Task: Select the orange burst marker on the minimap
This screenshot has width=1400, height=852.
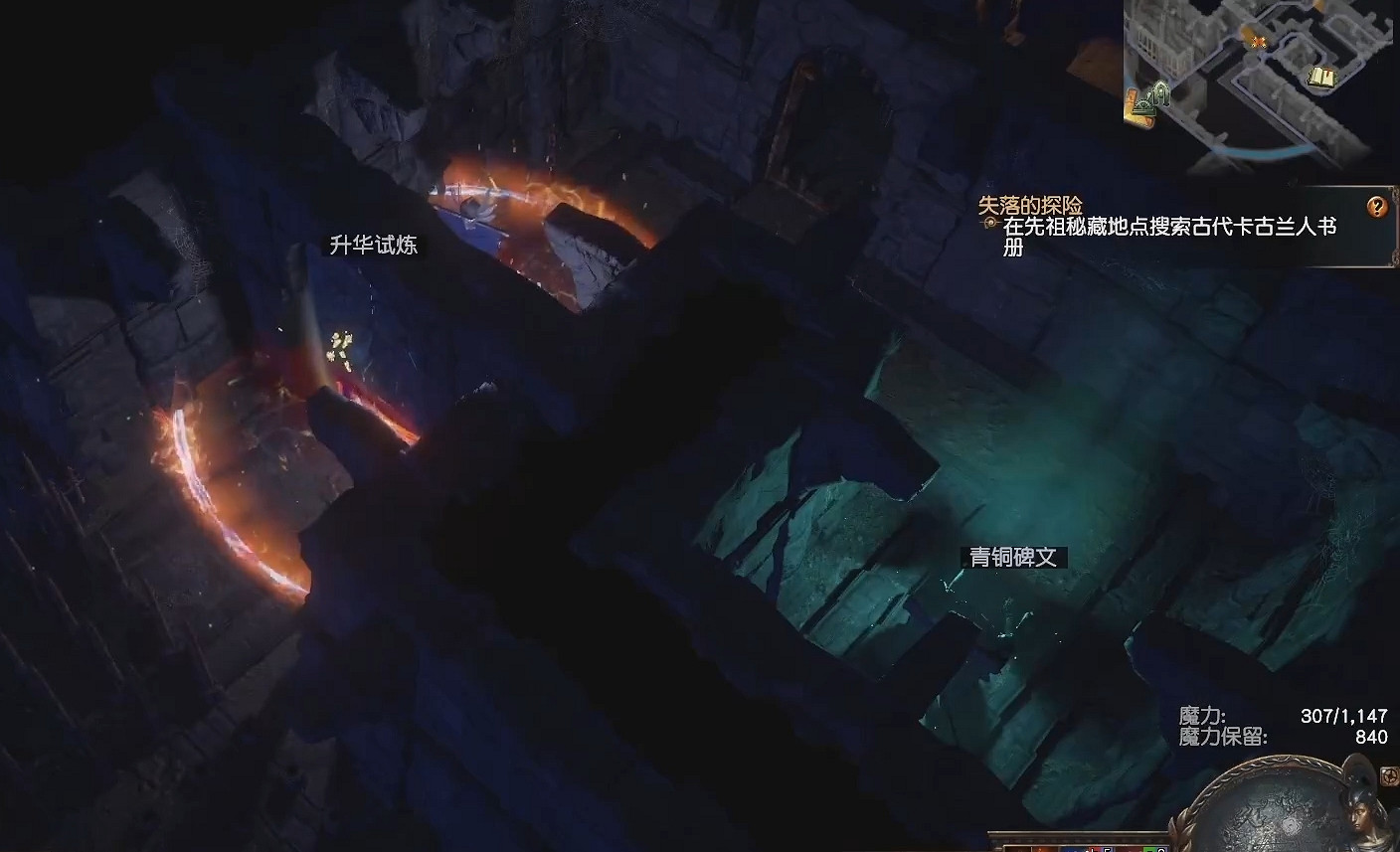Action: click(1258, 41)
